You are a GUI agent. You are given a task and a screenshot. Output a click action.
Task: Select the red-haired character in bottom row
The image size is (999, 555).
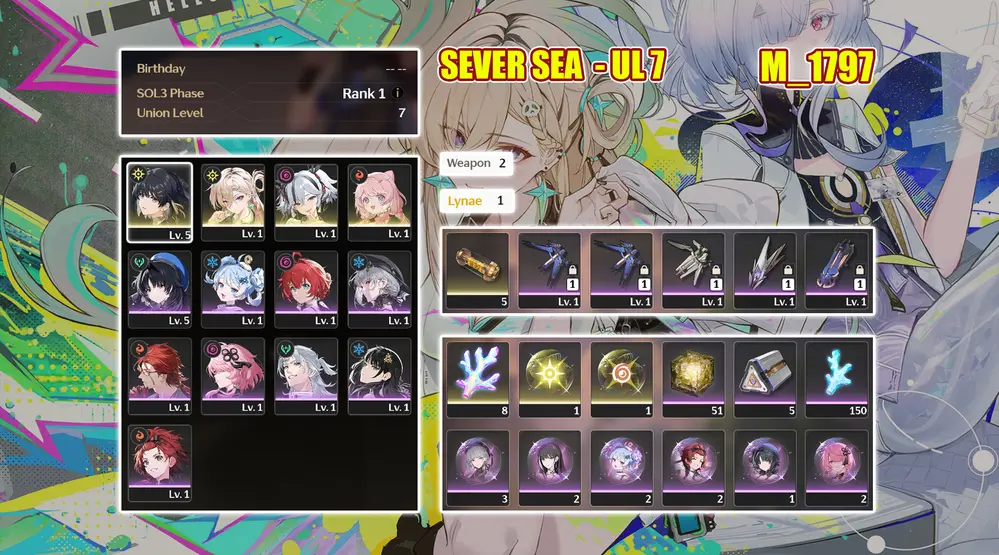(x=160, y=462)
